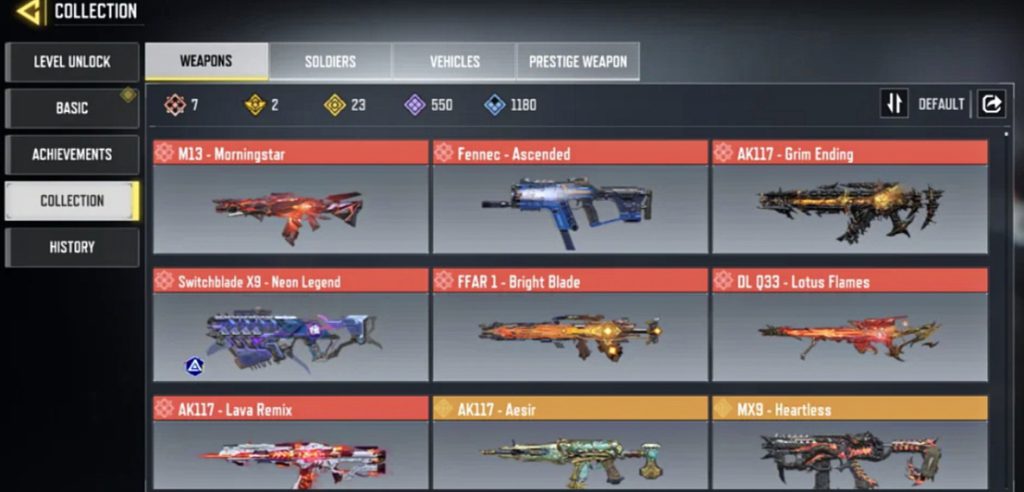The image size is (1024, 492).
Task: Choose the Fennec - Ascended weapon card
Action: (569, 197)
